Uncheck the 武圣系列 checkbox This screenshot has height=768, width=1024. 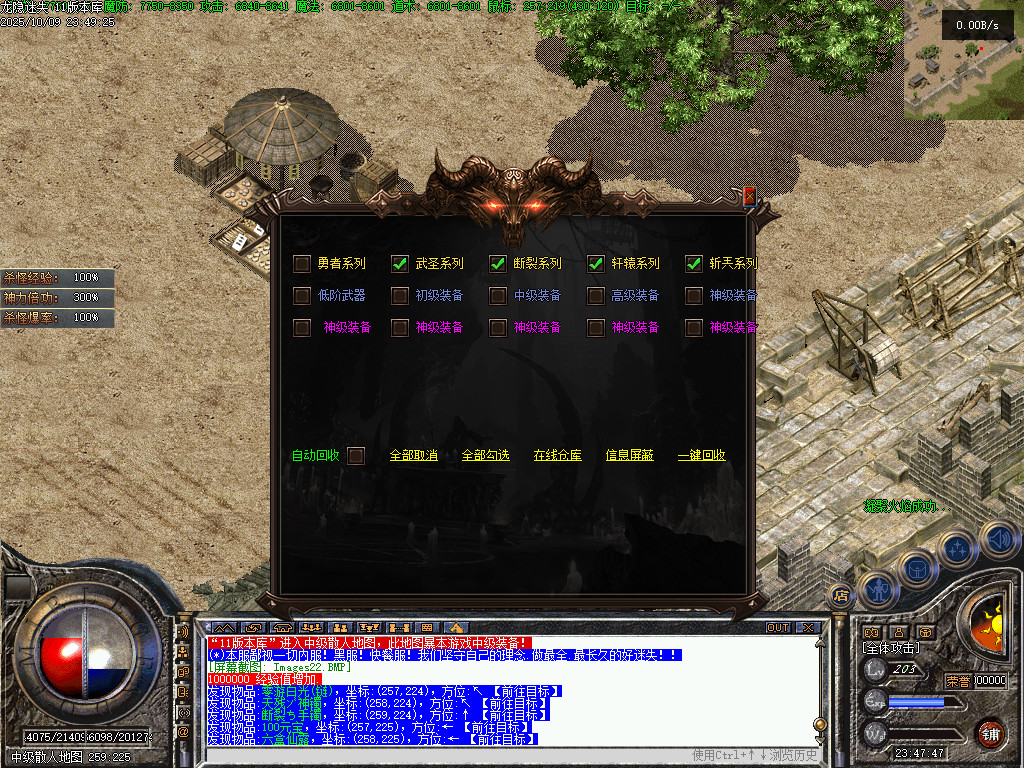coord(400,264)
